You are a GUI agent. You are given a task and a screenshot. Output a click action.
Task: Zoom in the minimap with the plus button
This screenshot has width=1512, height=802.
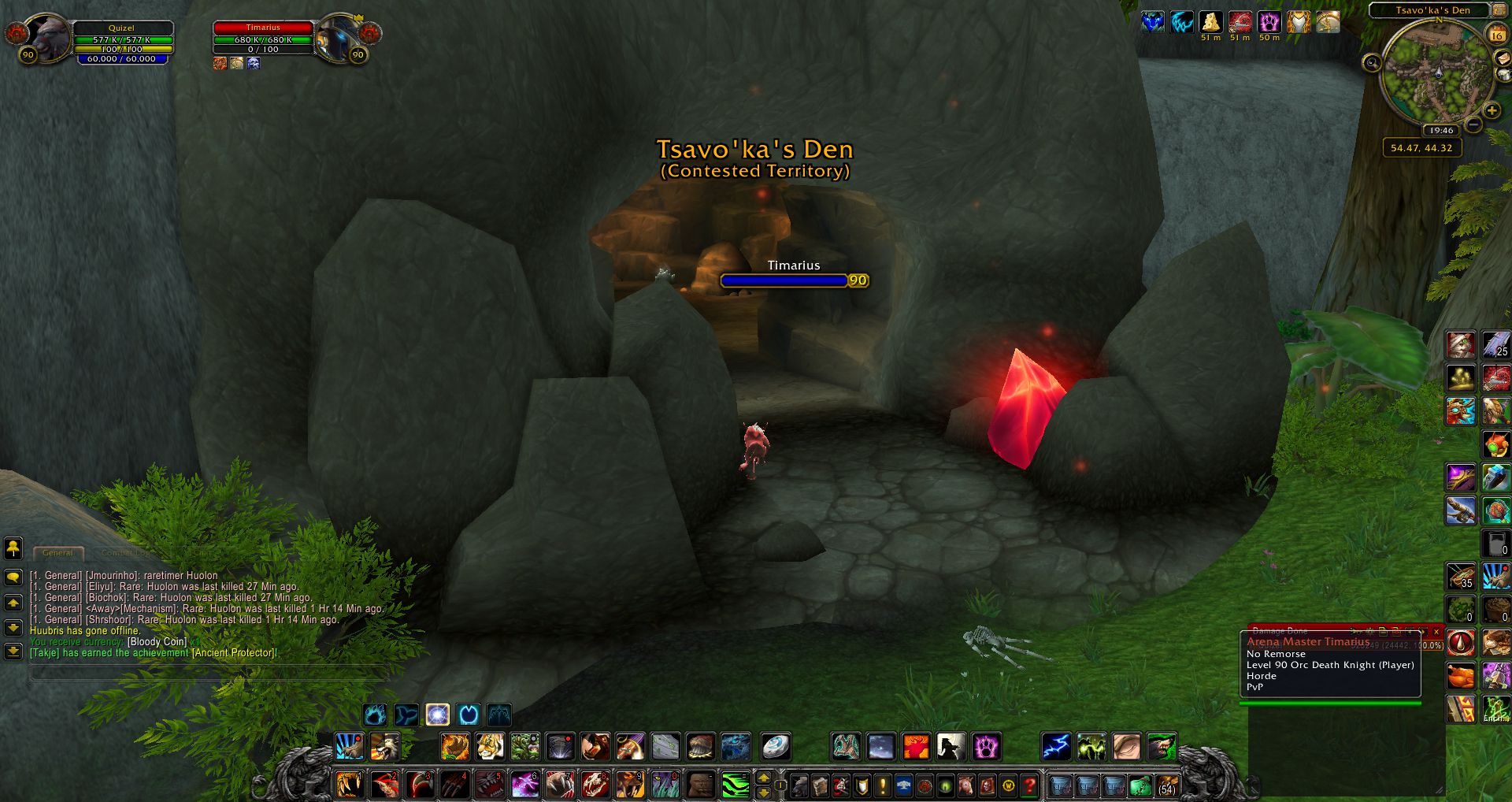(1492, 111)
